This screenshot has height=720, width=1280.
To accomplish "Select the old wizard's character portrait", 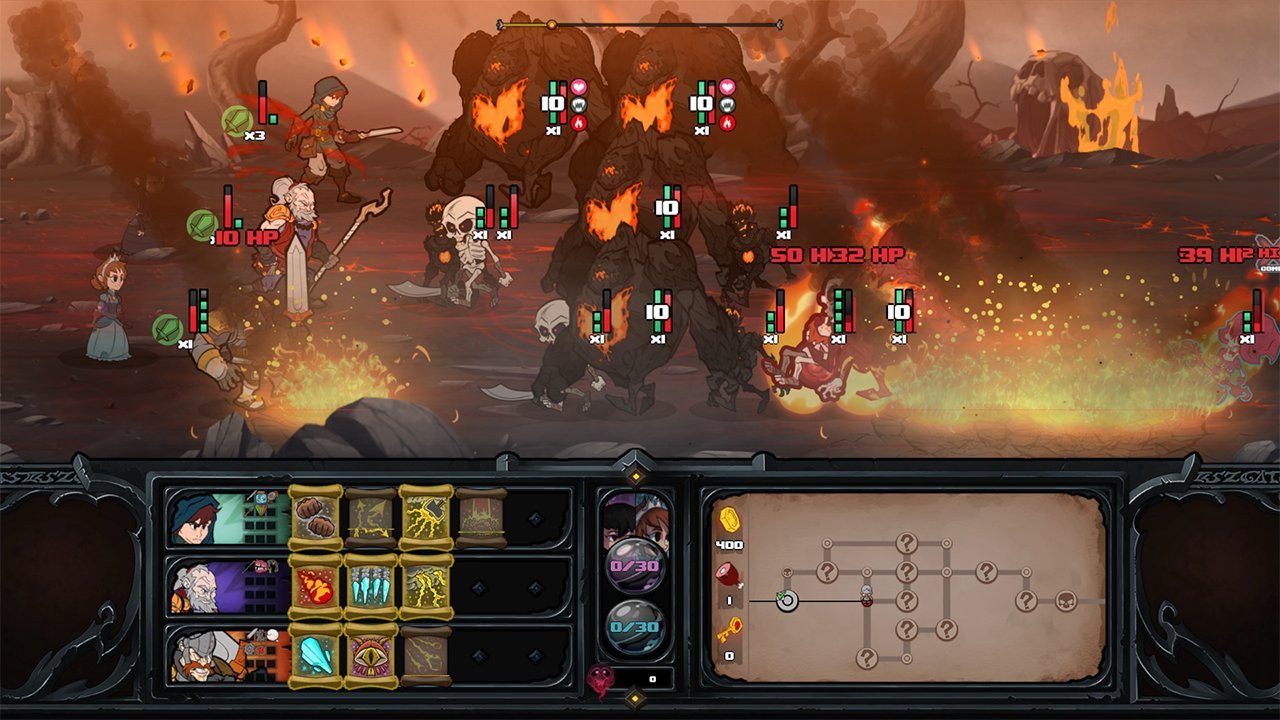I will (198, 585).
